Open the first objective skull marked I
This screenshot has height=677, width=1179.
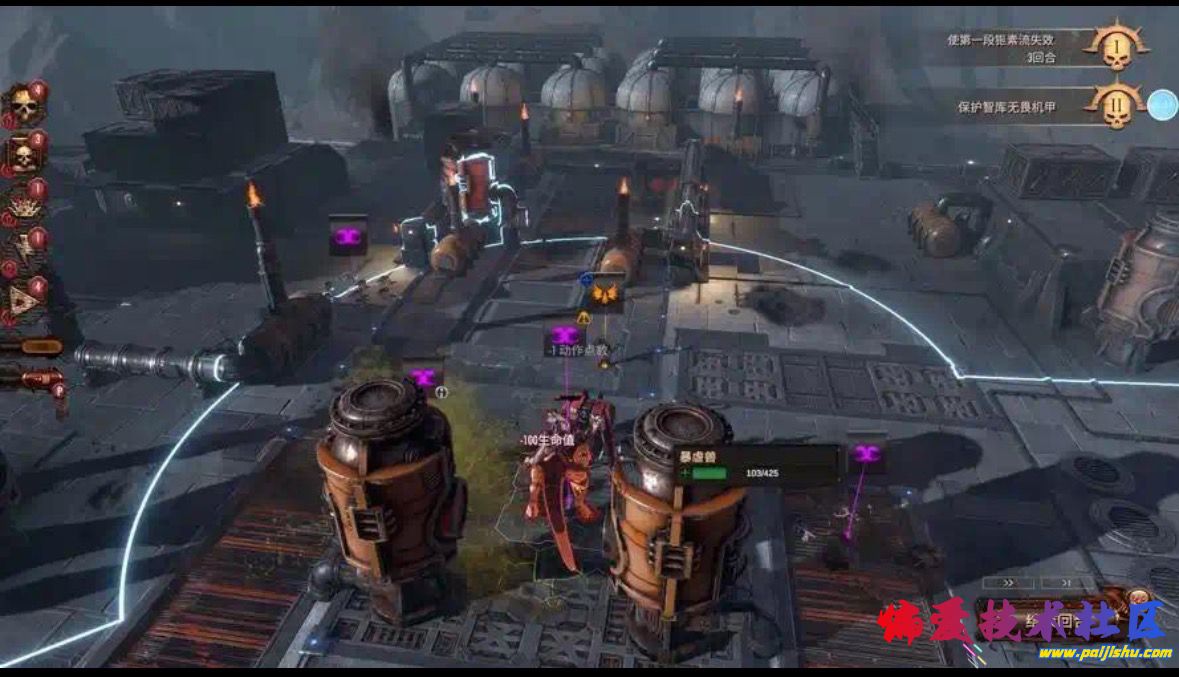1116,47
